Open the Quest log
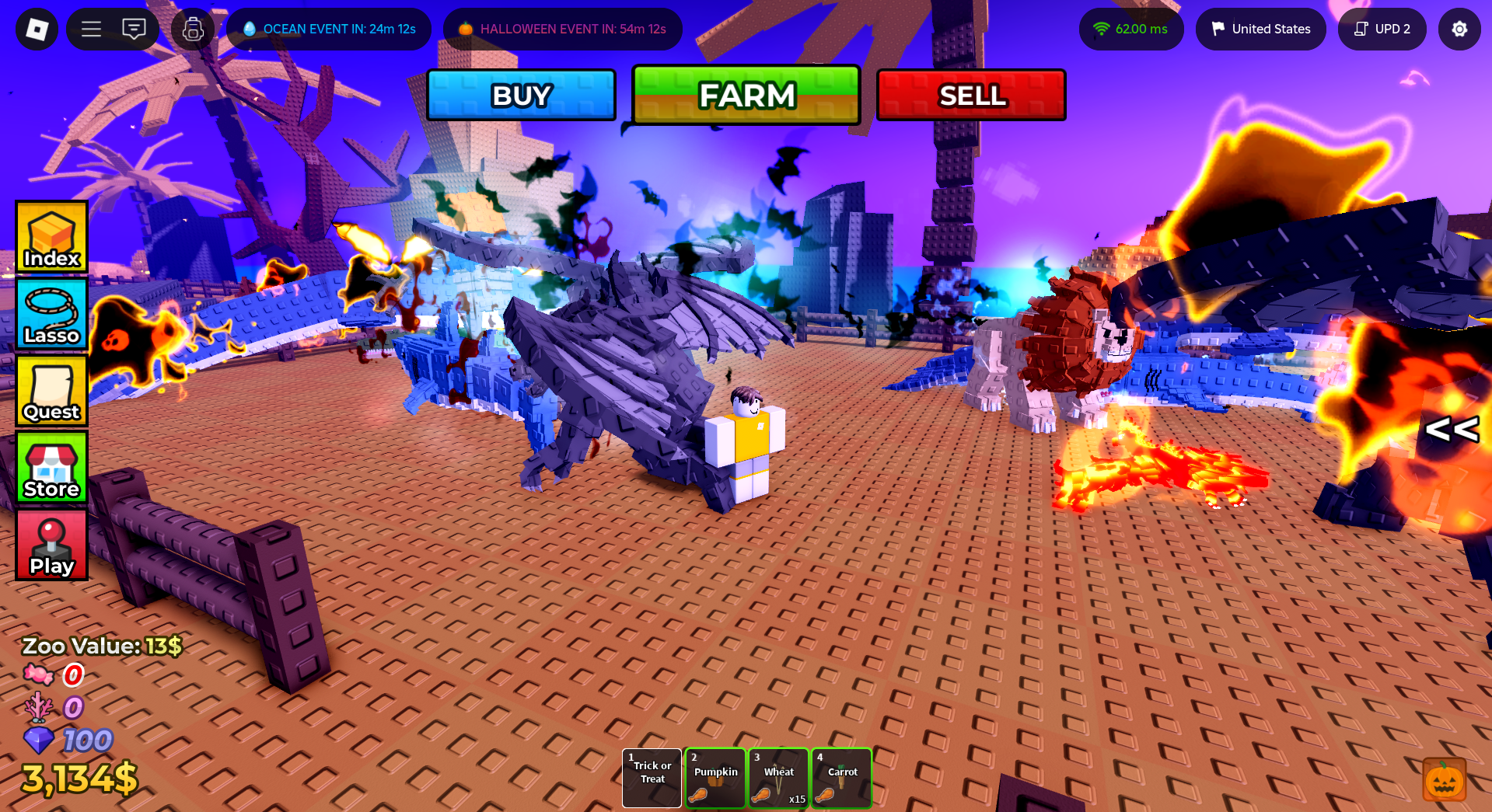The image size is (1492, 812). tap(51, 391)
